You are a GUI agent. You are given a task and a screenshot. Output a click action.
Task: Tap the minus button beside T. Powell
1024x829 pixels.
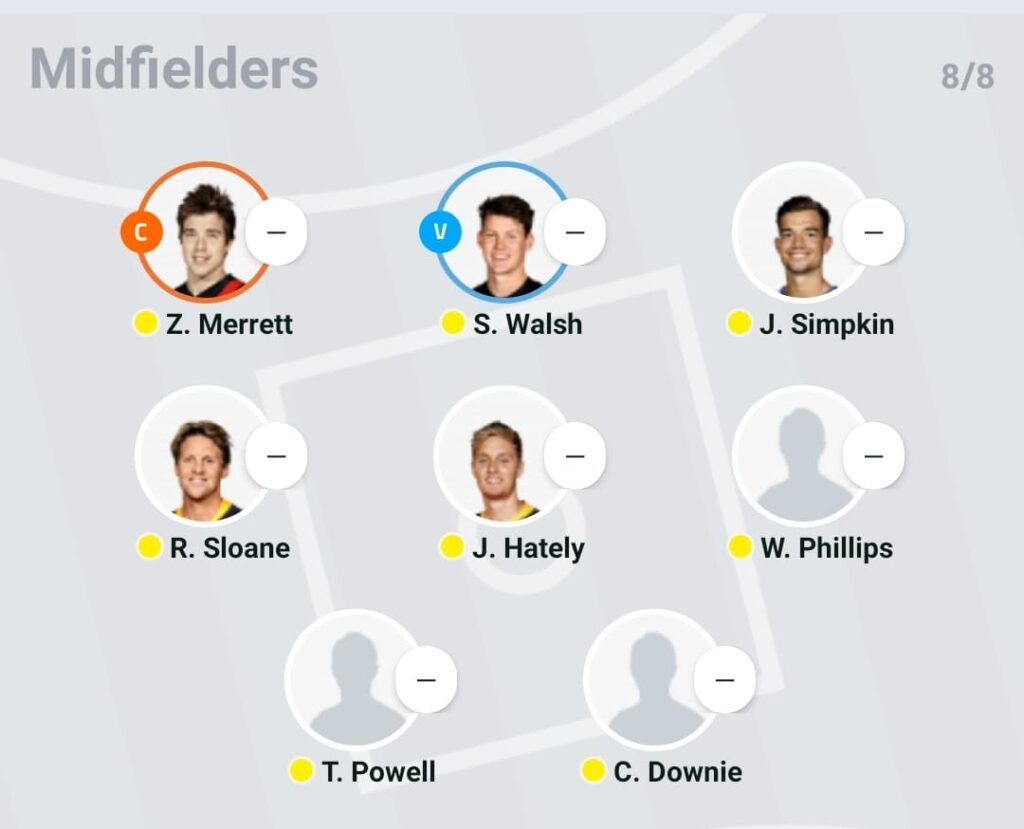pos(426,680)
